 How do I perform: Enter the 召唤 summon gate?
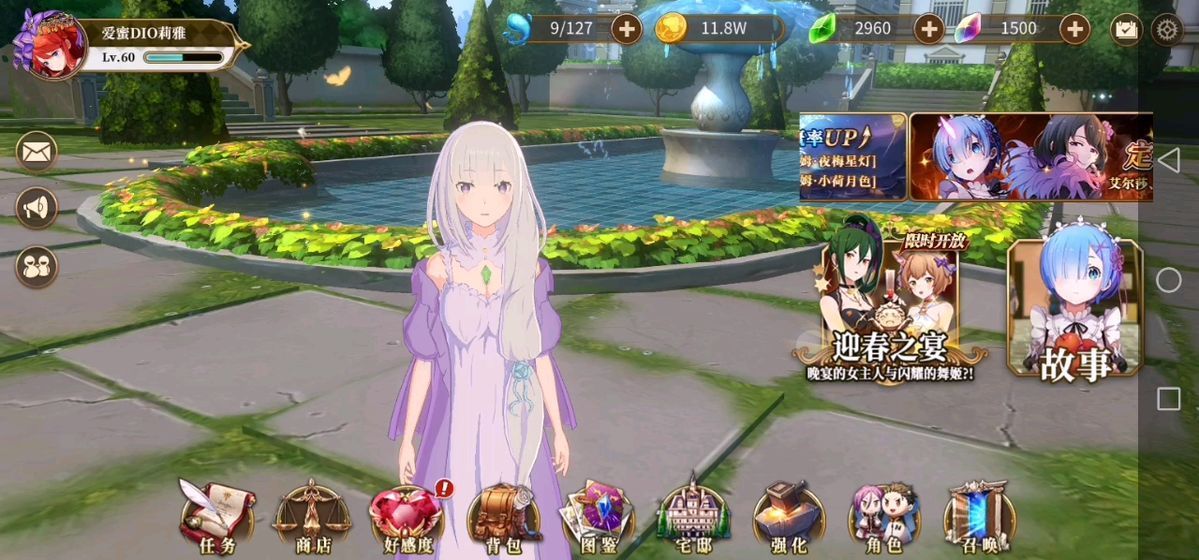point(978,514)
